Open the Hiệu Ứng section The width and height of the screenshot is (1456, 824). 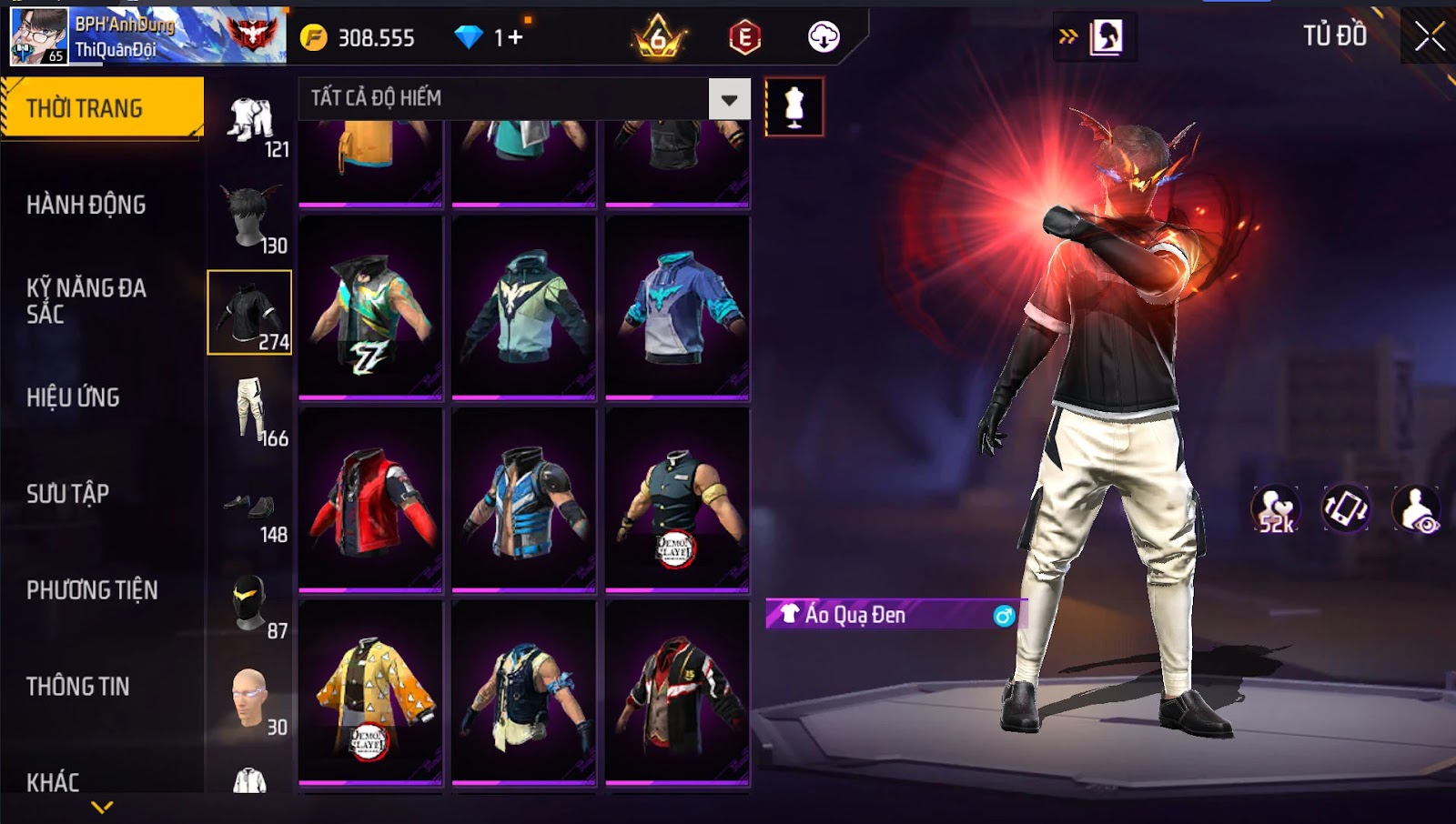[x=74, y=397]
